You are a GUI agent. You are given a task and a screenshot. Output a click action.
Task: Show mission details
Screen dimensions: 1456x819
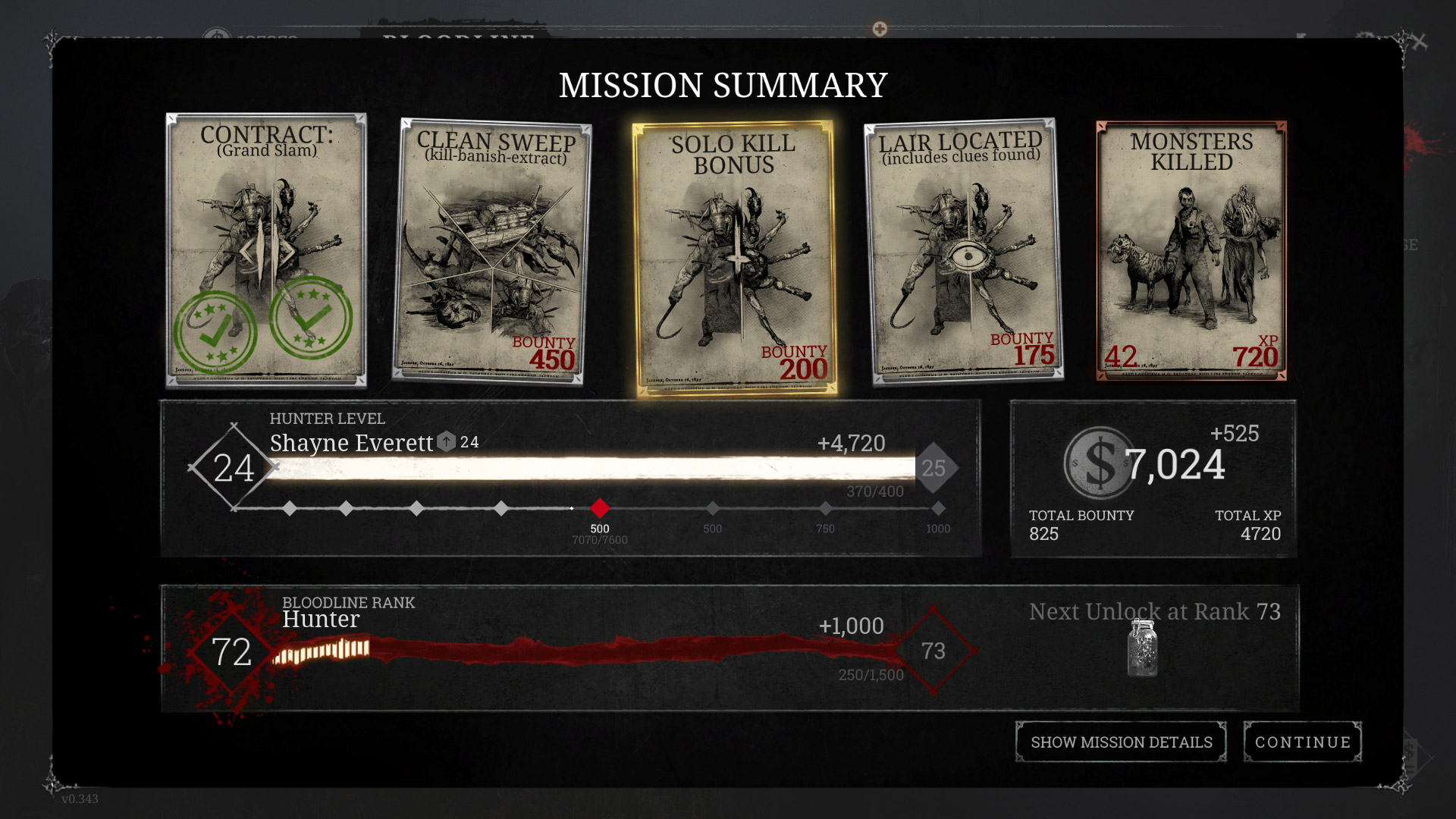[x=1121, y=742]
